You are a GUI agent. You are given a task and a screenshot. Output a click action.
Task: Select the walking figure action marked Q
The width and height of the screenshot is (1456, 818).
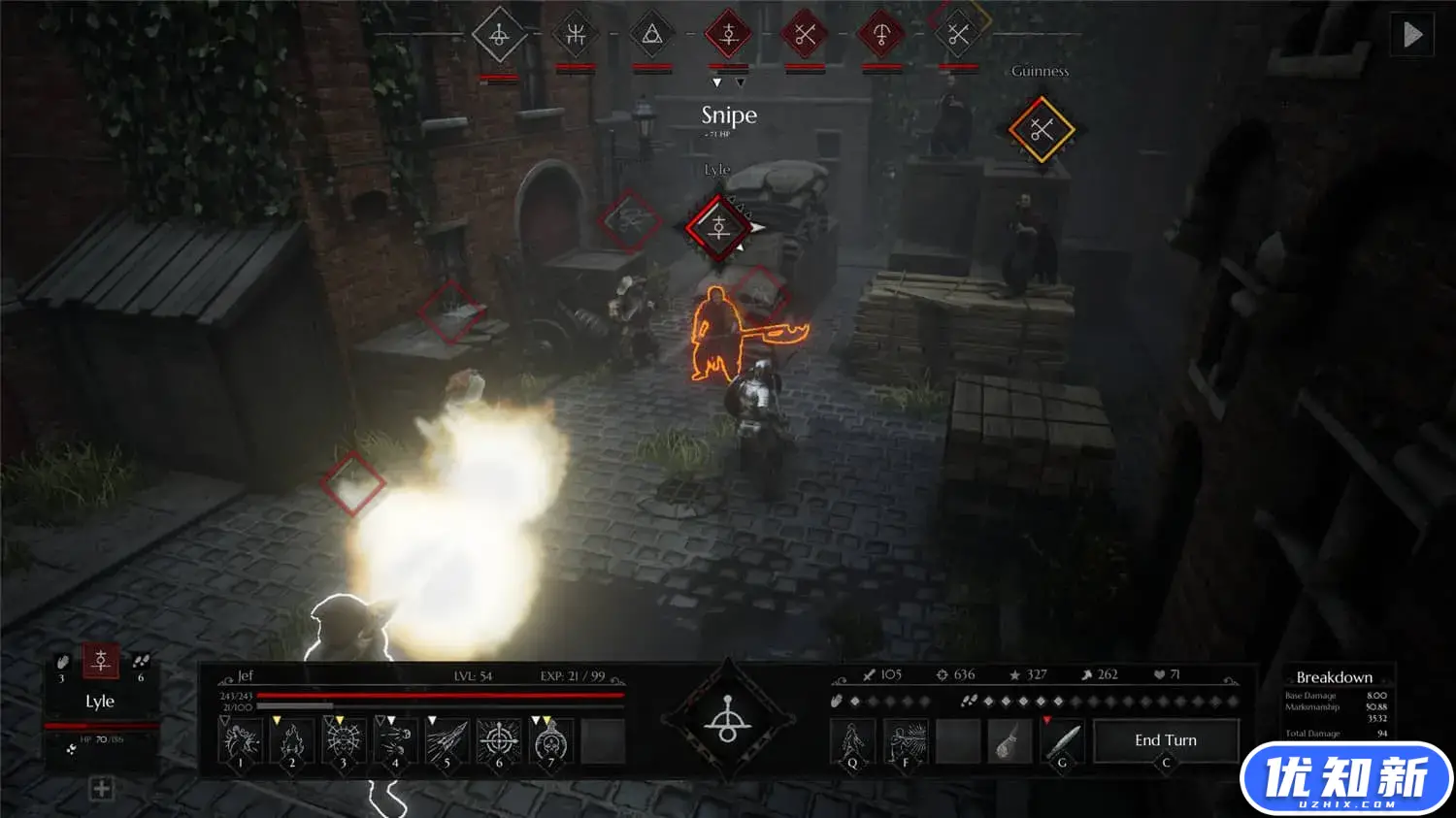[852, 742]
